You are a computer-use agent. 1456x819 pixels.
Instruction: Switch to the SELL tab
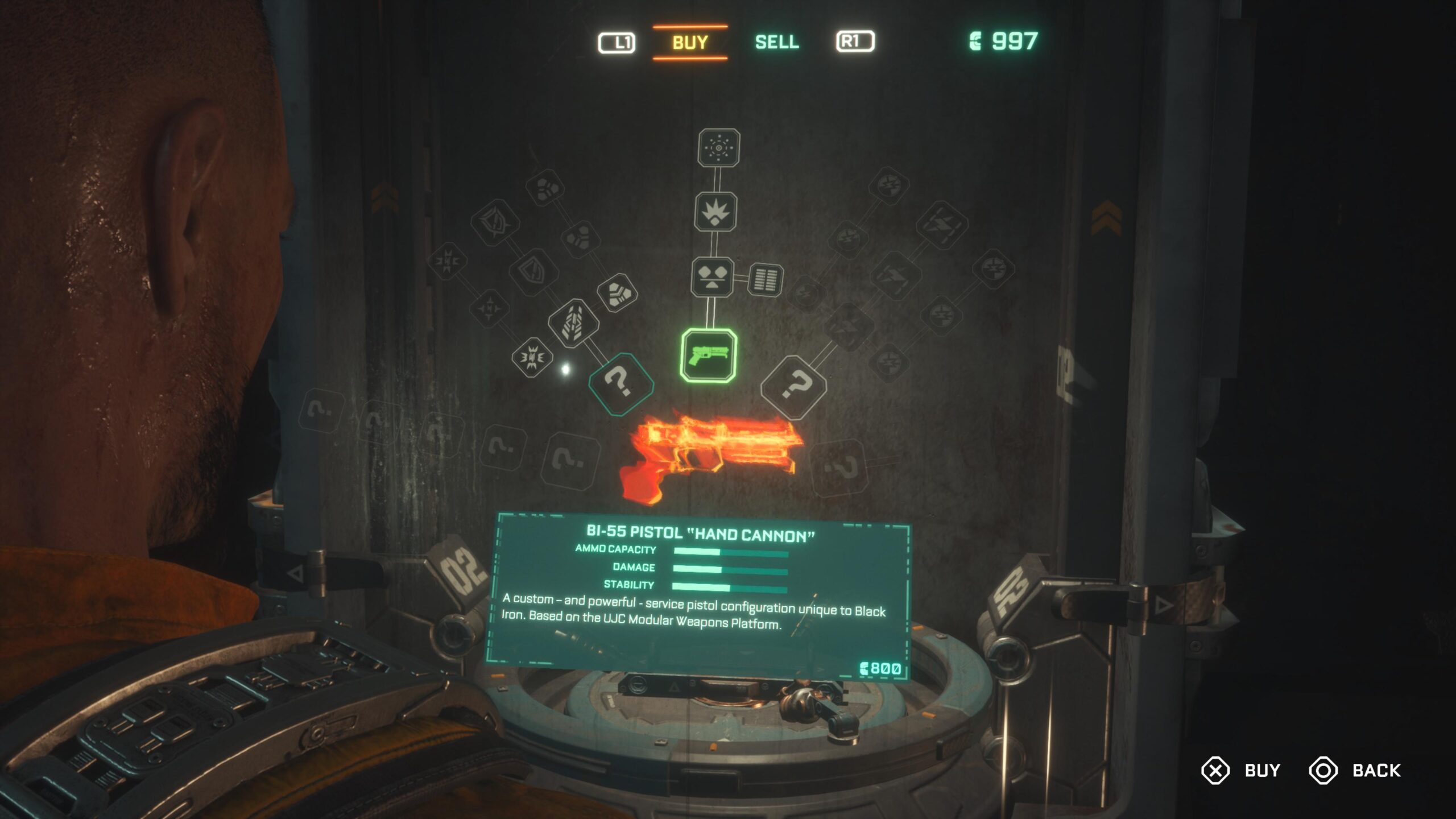[777, 42]
